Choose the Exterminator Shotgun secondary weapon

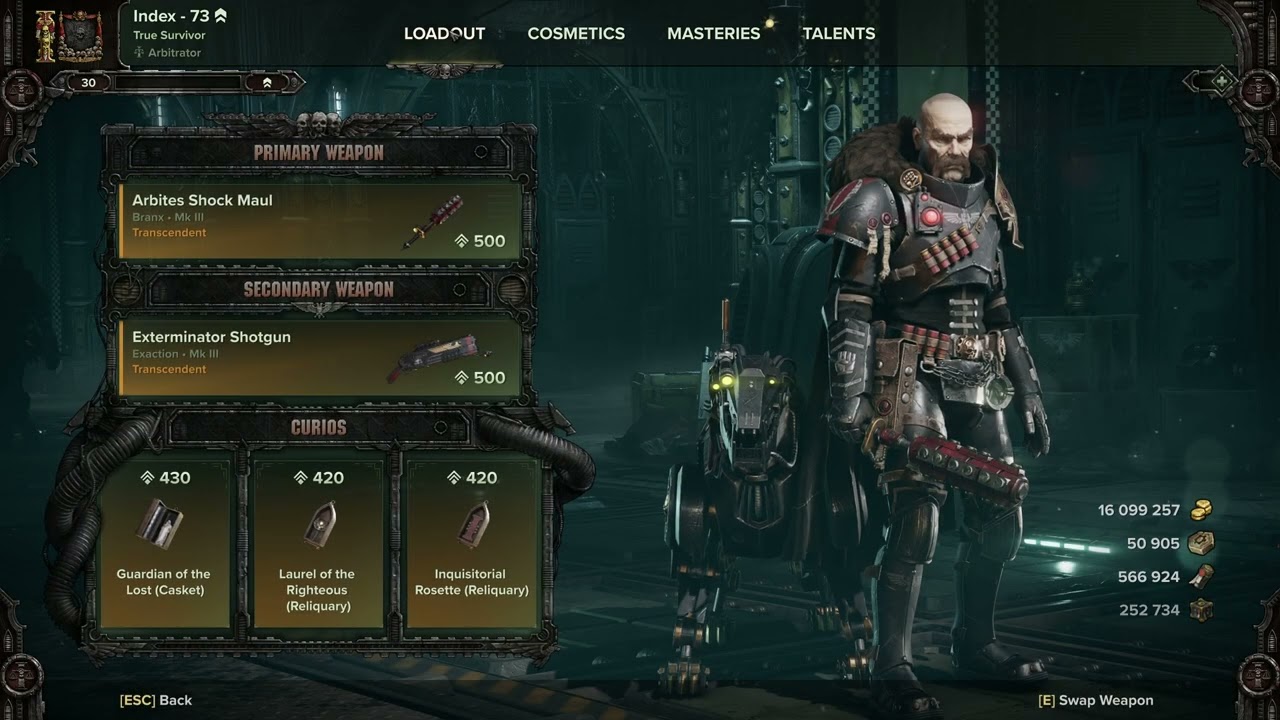320,357
